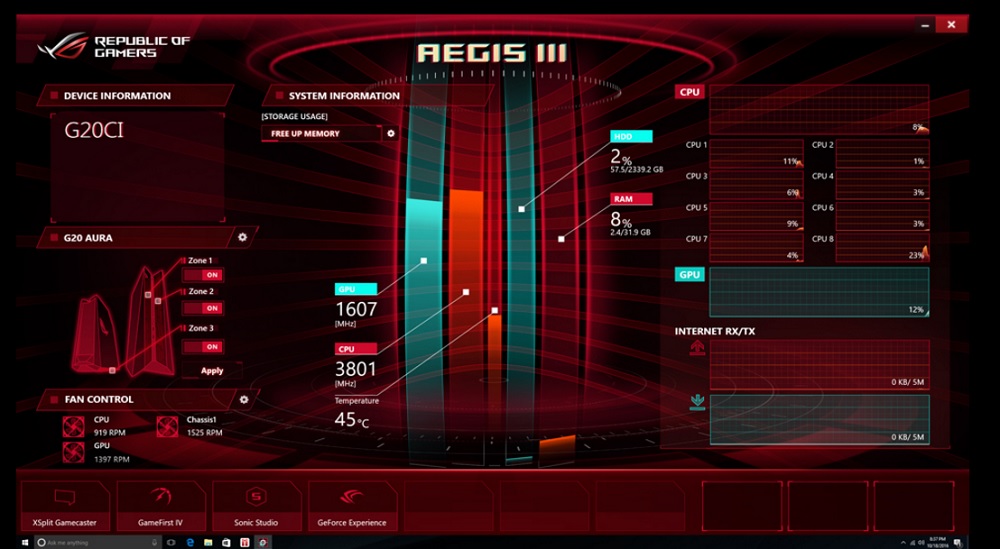This screenshot has height=549, width=1000.
Task: Launch XSplit Gamecaster
Action: (x=64, y=505)
